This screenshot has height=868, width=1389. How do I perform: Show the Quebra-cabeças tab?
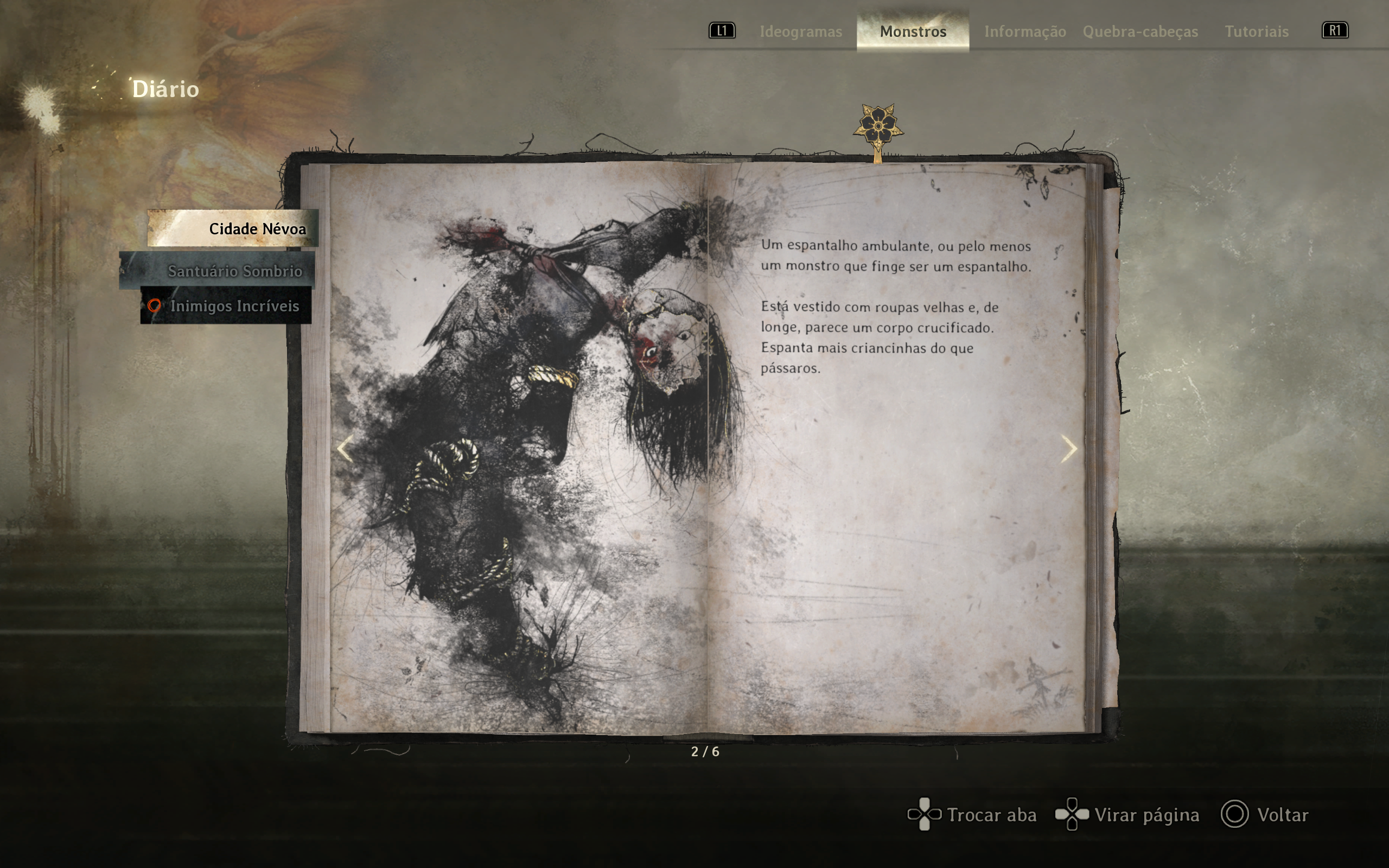[x=1140, y=31]
